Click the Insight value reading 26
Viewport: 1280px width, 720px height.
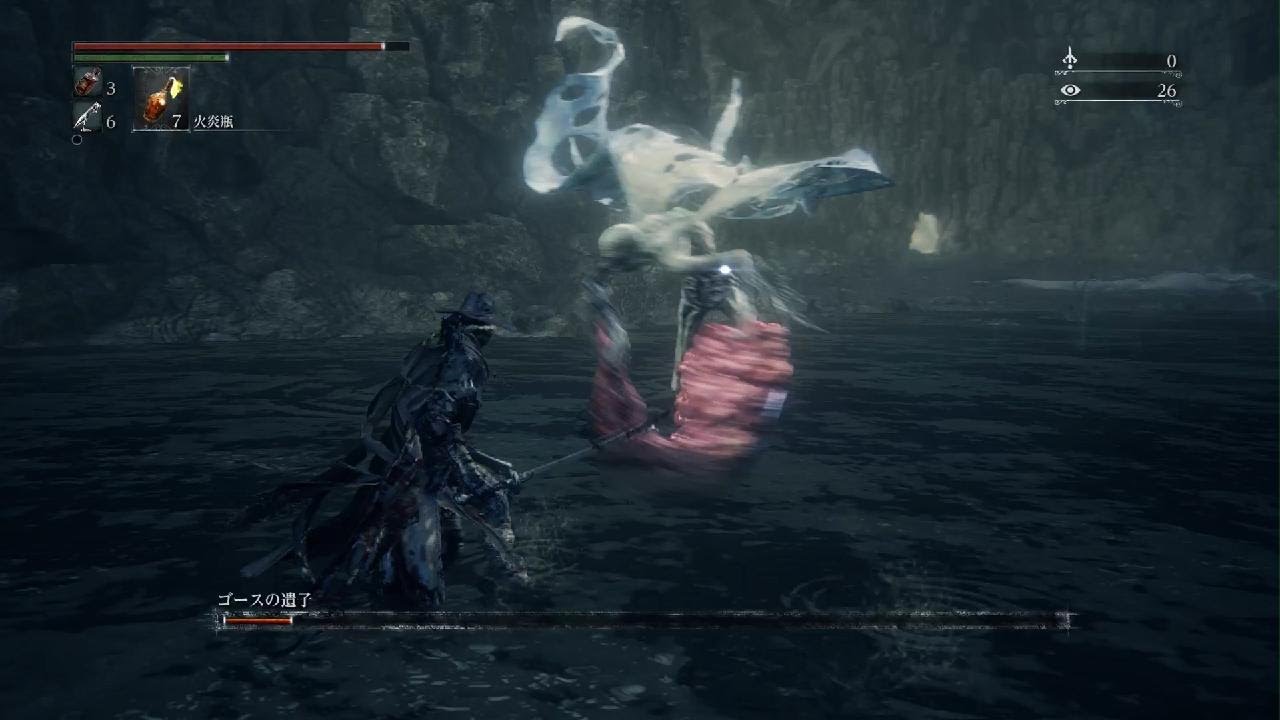1167,91
